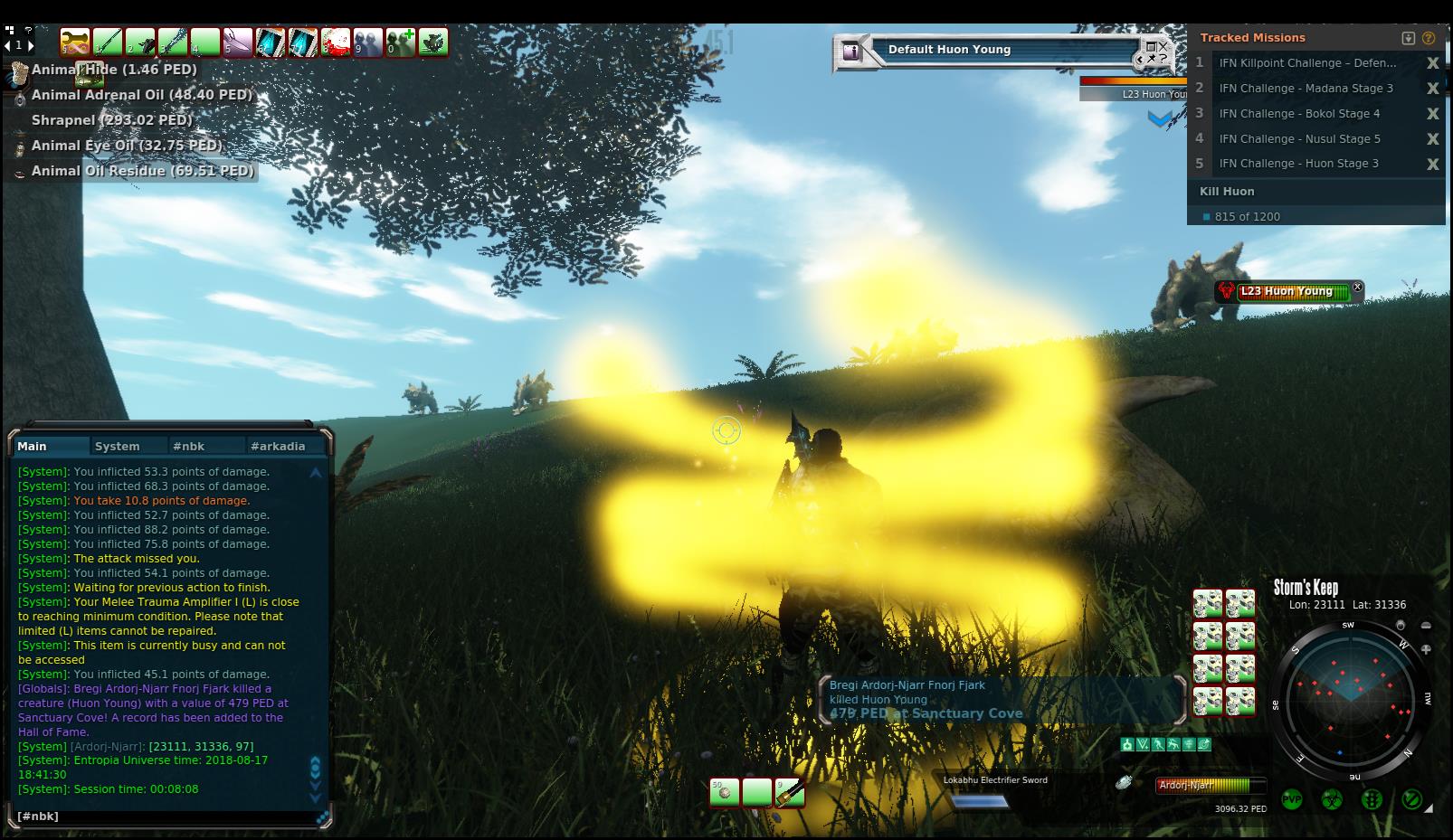This screenshot has height=840, width=1453.
Task: Dismiss the L23 Huon Young target tag
Action: tap(1357, 288)
